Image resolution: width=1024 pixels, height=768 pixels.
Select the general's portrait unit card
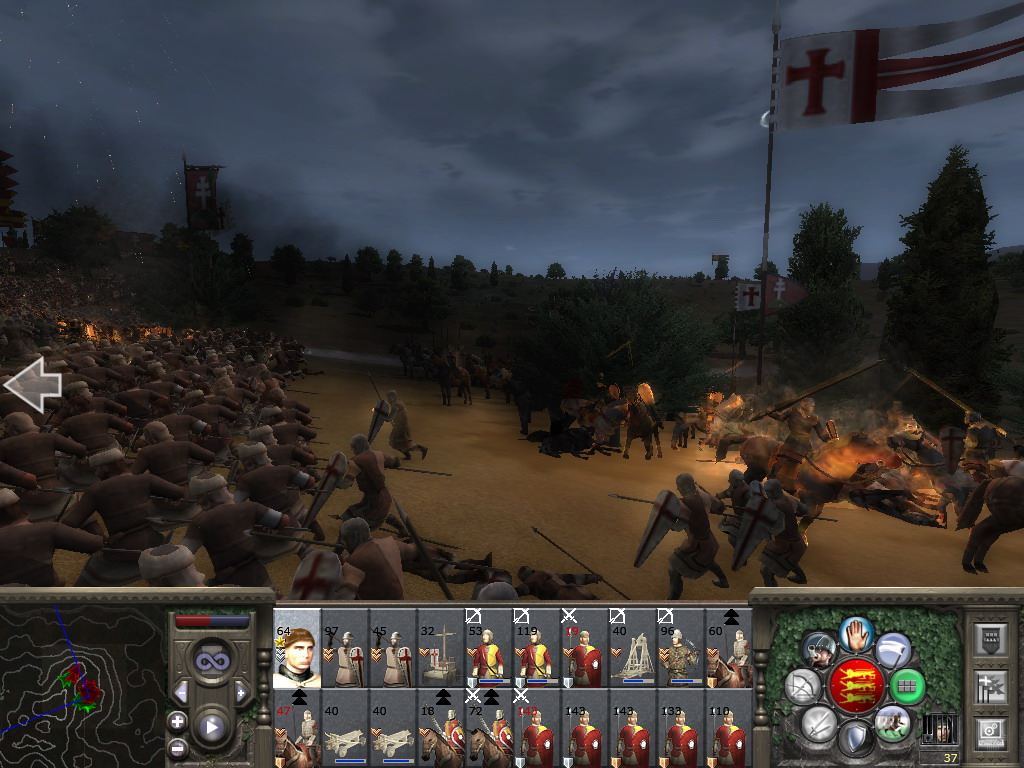point(296,648)
